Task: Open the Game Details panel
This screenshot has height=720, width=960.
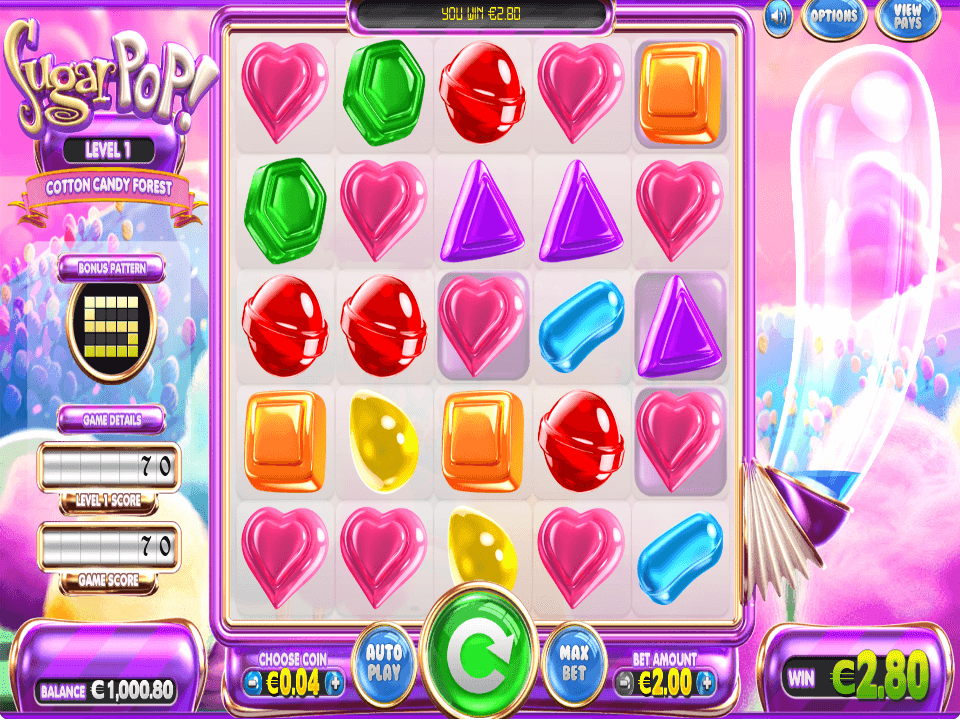Action: pyautogui.click(x=111, y=420)
